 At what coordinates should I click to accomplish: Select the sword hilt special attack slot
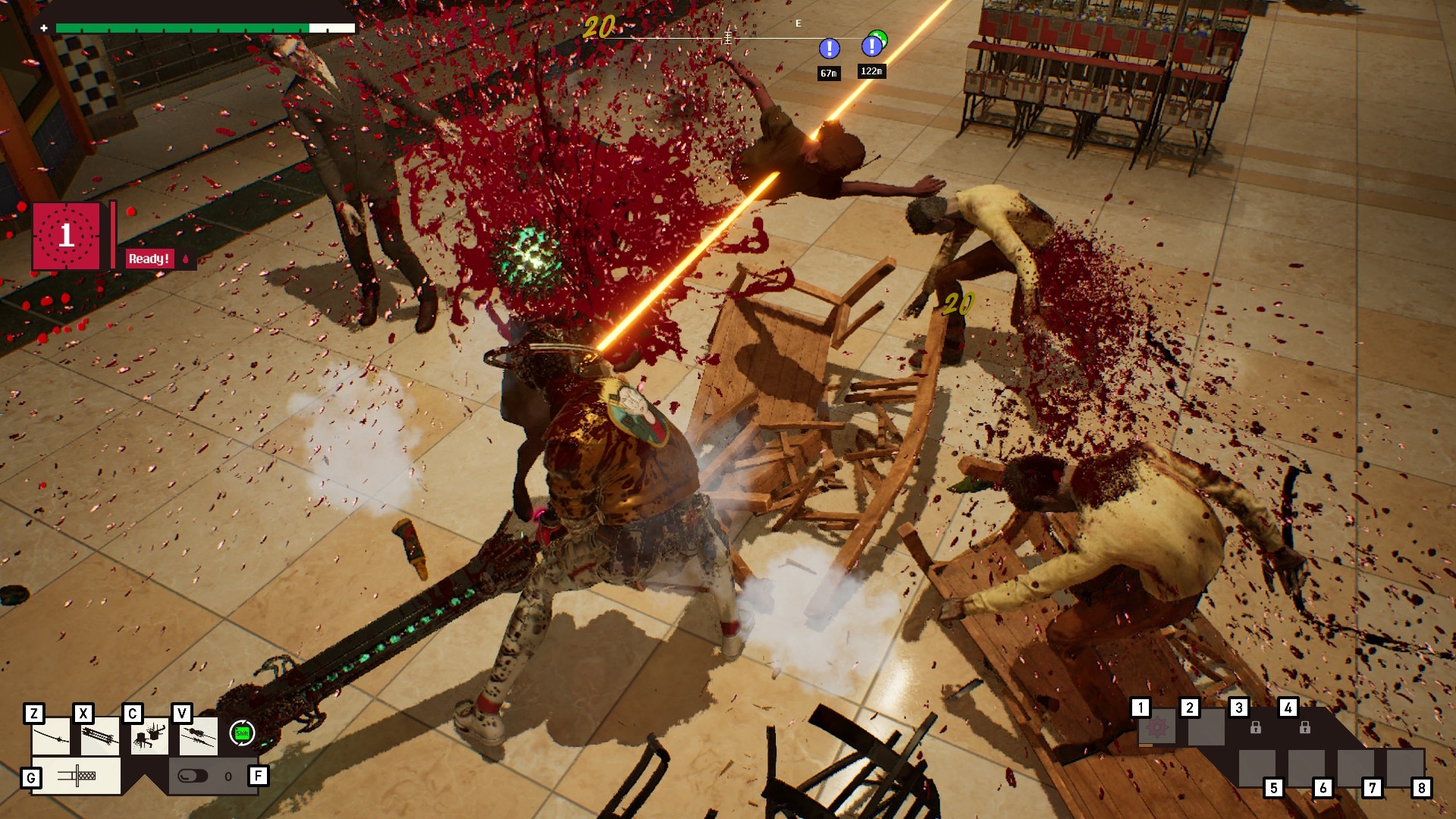point(76,776)
